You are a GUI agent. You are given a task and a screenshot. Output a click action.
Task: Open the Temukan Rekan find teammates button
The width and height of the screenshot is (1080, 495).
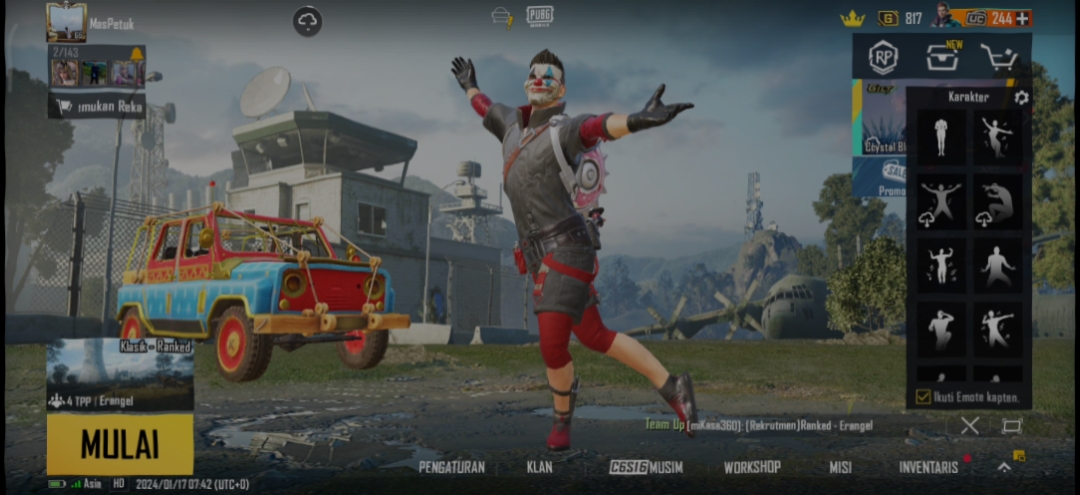click(x=96, y=105)
